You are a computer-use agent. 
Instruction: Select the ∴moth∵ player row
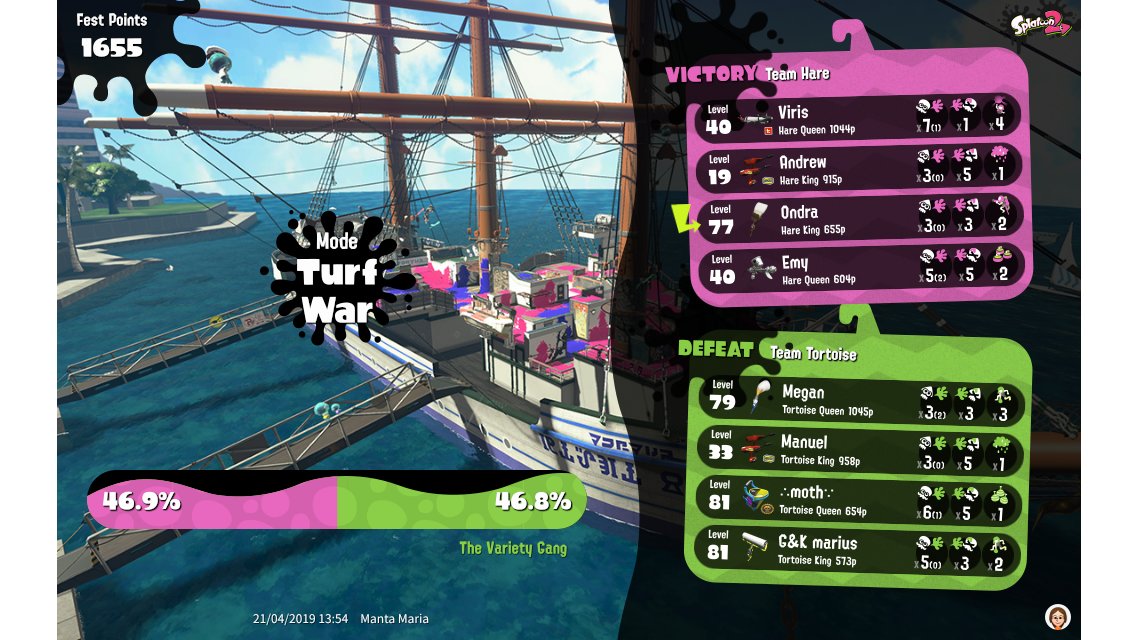[858, 499]
